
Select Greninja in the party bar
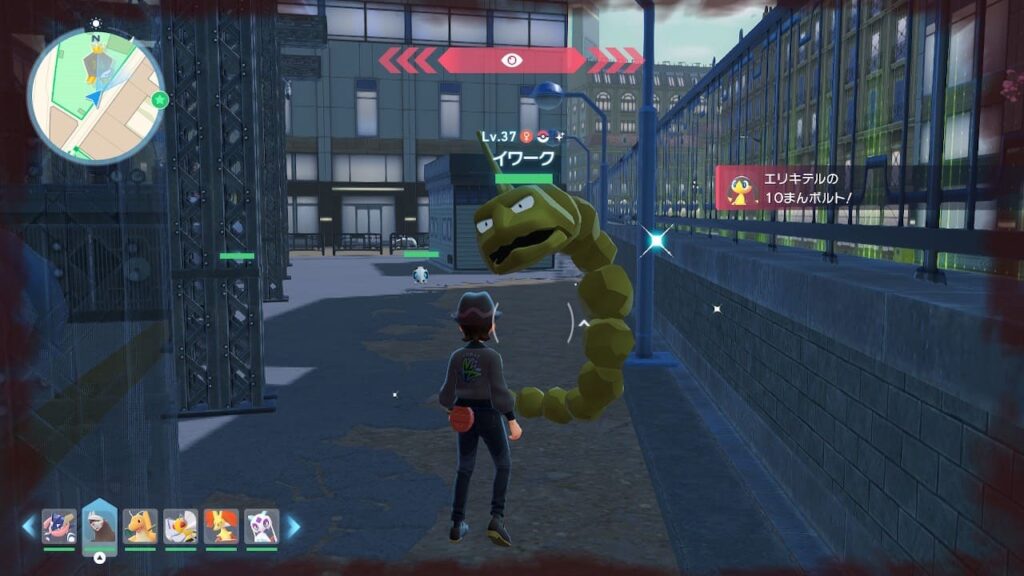(59, 526)
